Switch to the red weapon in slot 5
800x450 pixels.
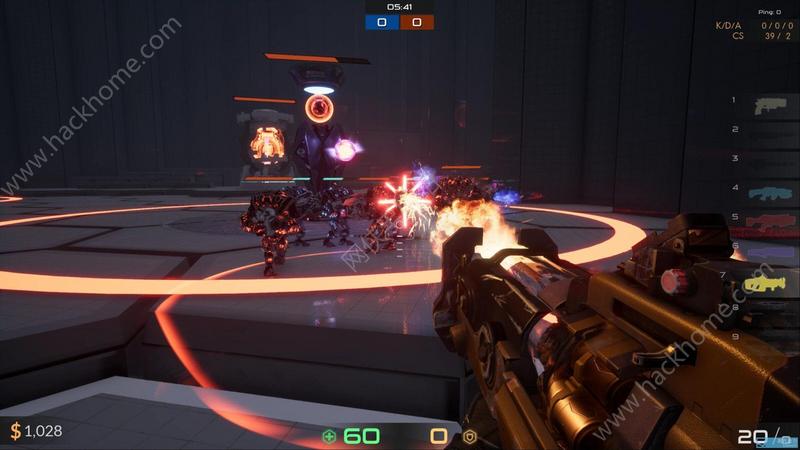tap(770, 223)
